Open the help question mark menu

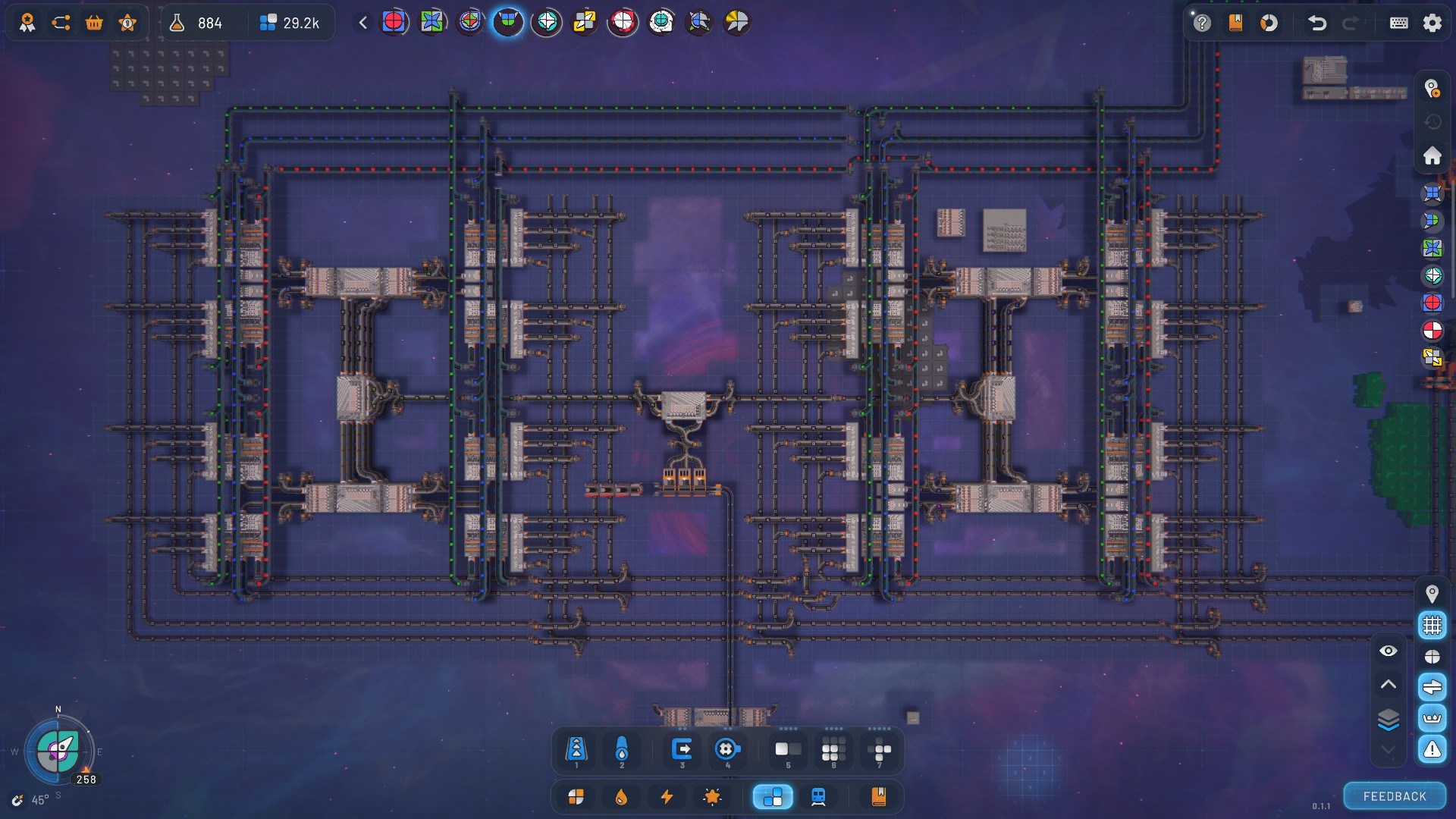pyautogui.click(x=1202, y=23)
